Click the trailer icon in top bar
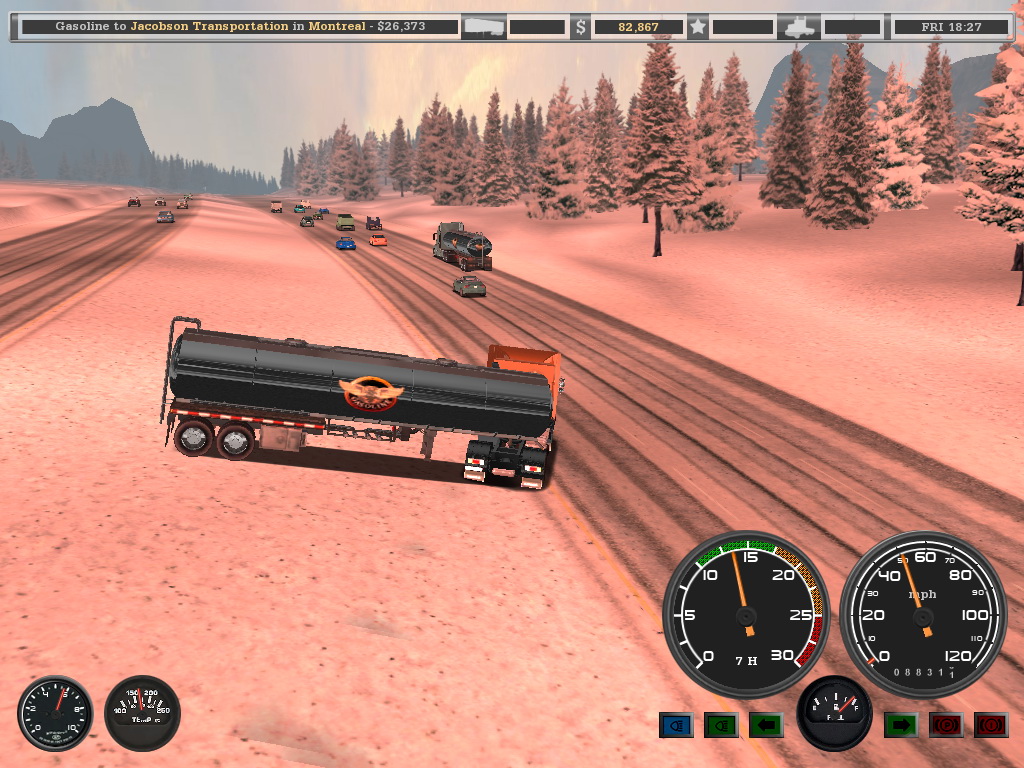1024x768 pixels. pos(483,27)
